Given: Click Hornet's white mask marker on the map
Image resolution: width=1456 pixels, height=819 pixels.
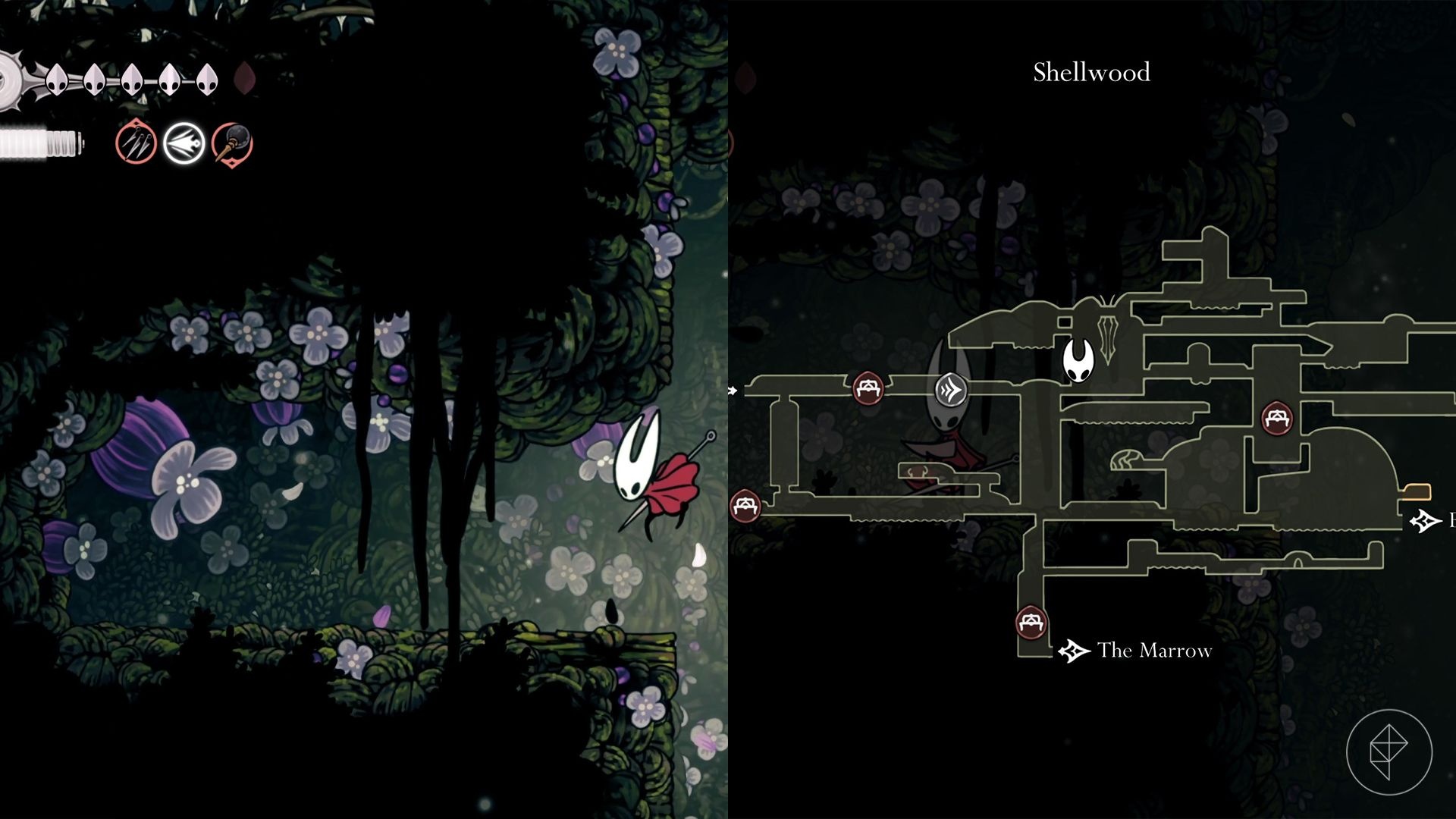Looking at the screenshot, I should click(1078, 360).
